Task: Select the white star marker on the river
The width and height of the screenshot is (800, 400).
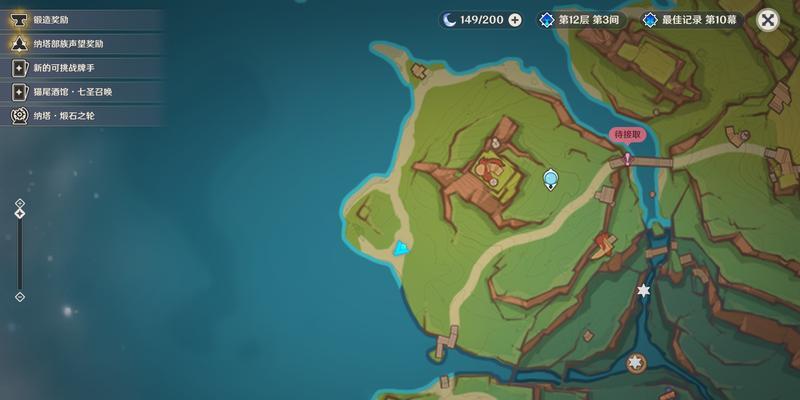Action: (x=643, y=290)
